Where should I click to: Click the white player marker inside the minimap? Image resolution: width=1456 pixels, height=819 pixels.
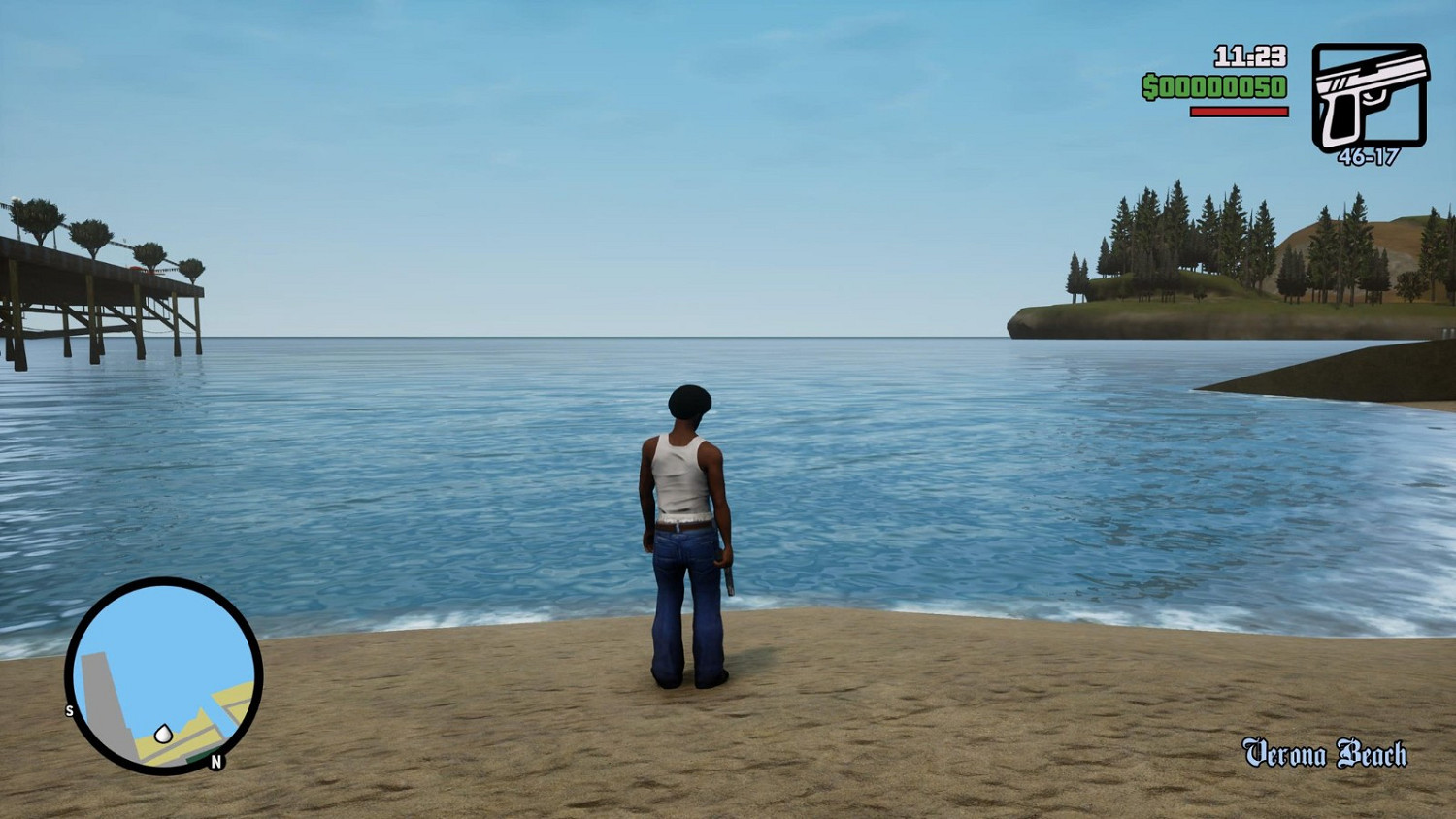pos(164,734)
